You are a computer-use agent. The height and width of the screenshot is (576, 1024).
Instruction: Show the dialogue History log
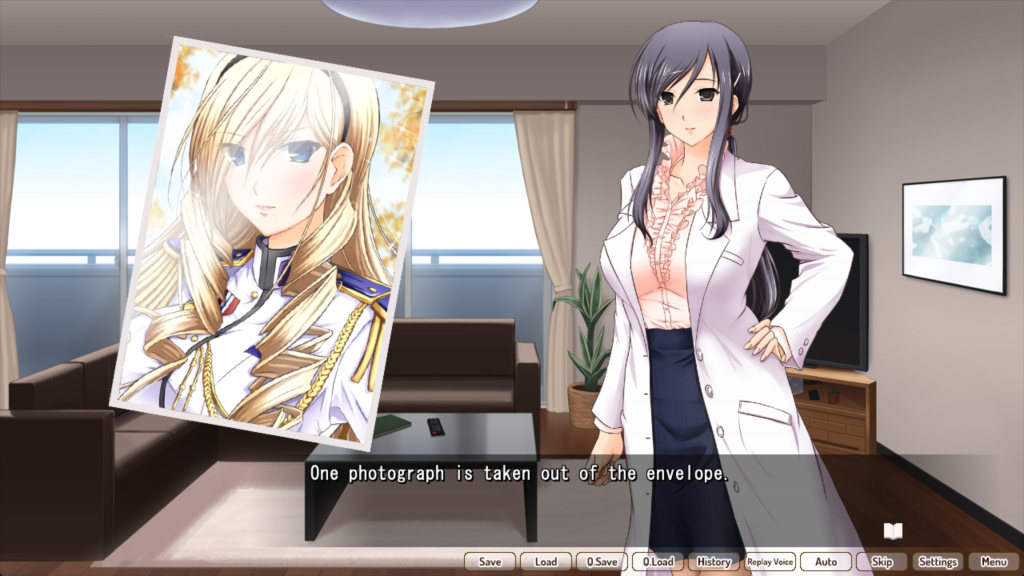714,562
